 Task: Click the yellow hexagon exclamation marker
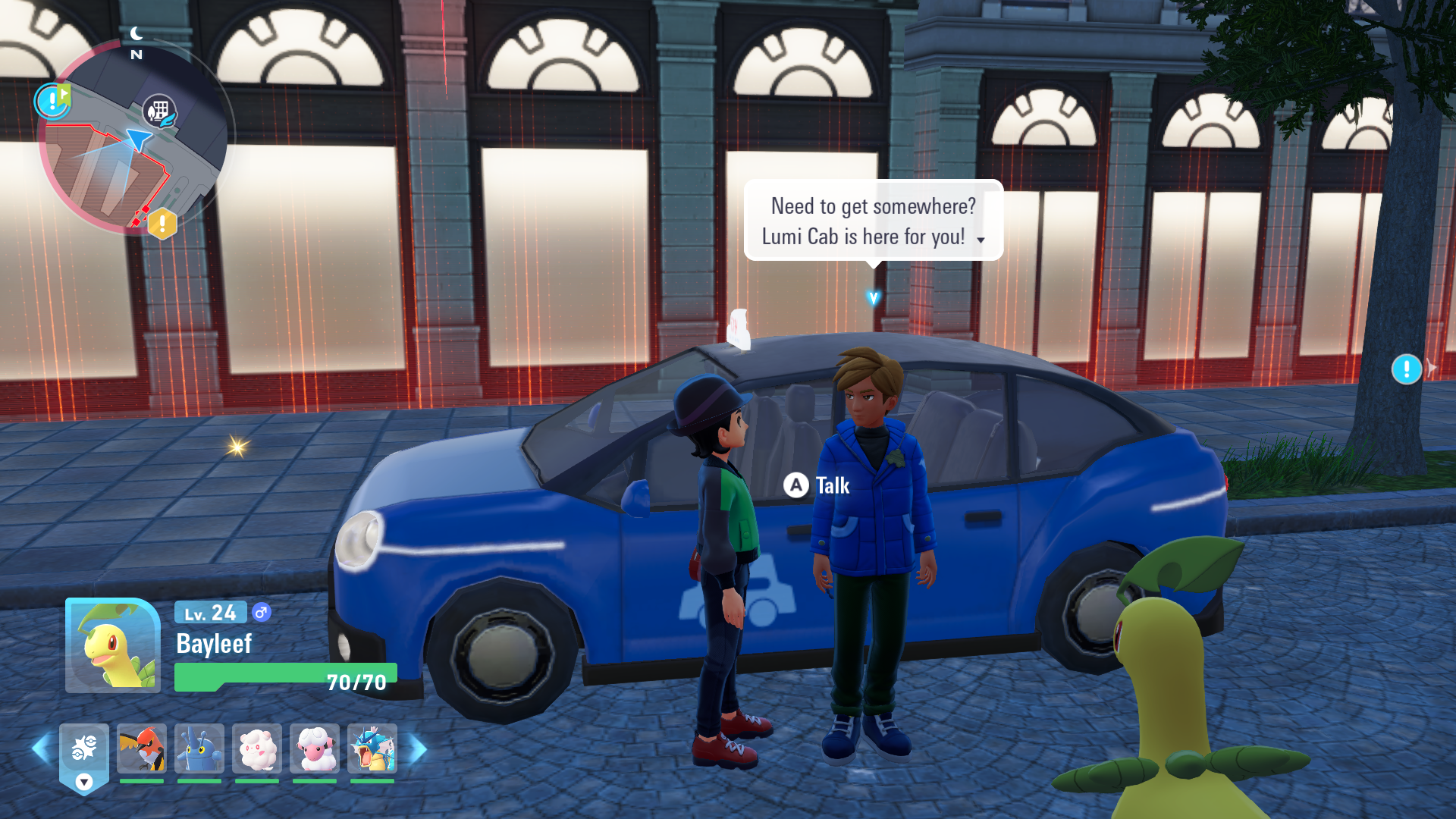click(162, 224)
